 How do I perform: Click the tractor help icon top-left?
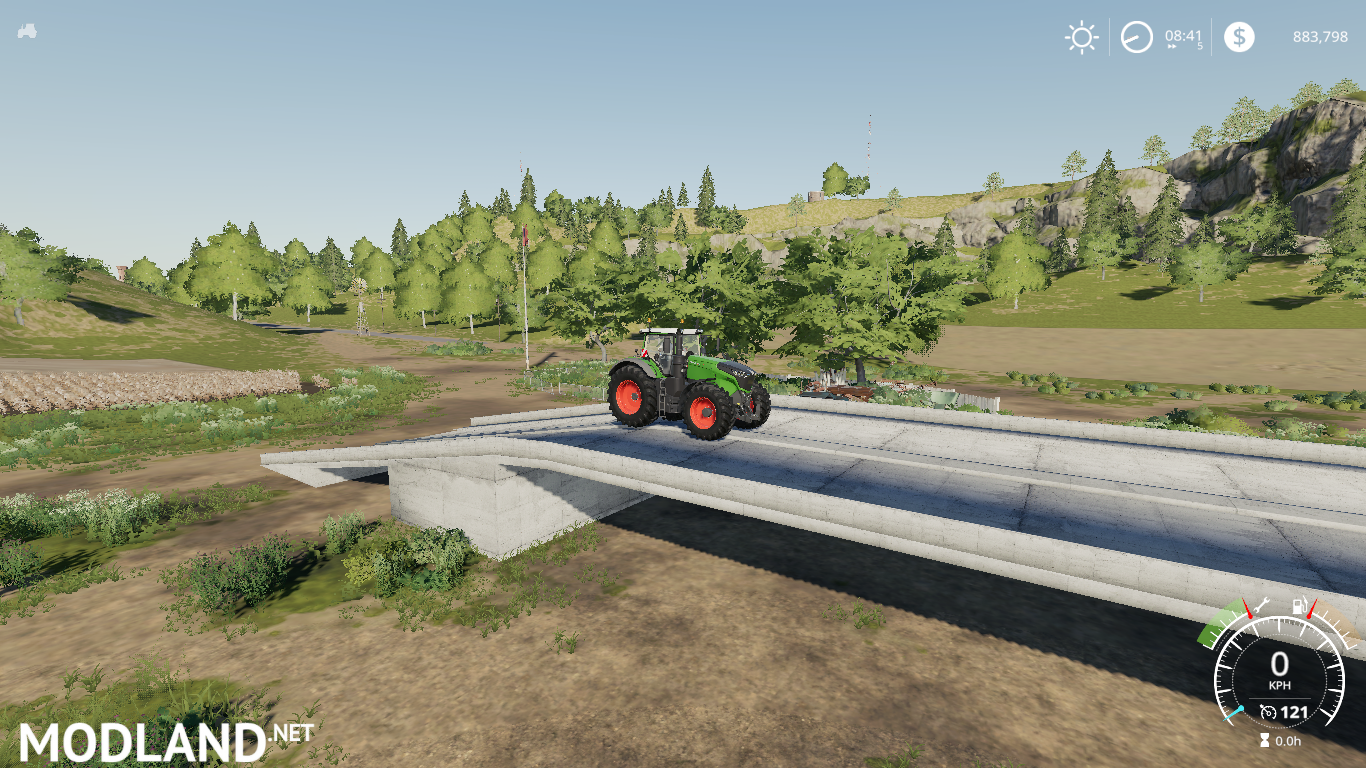28,32
